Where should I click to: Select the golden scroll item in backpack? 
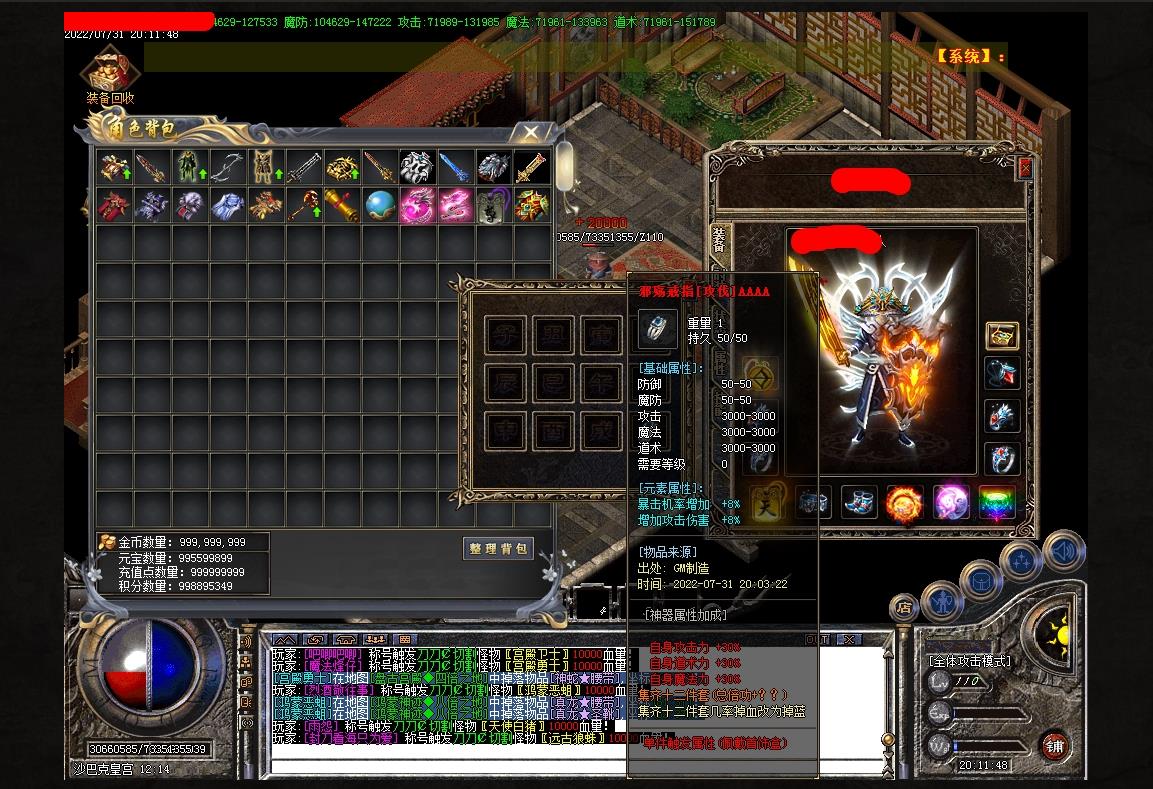coord(341,206)
